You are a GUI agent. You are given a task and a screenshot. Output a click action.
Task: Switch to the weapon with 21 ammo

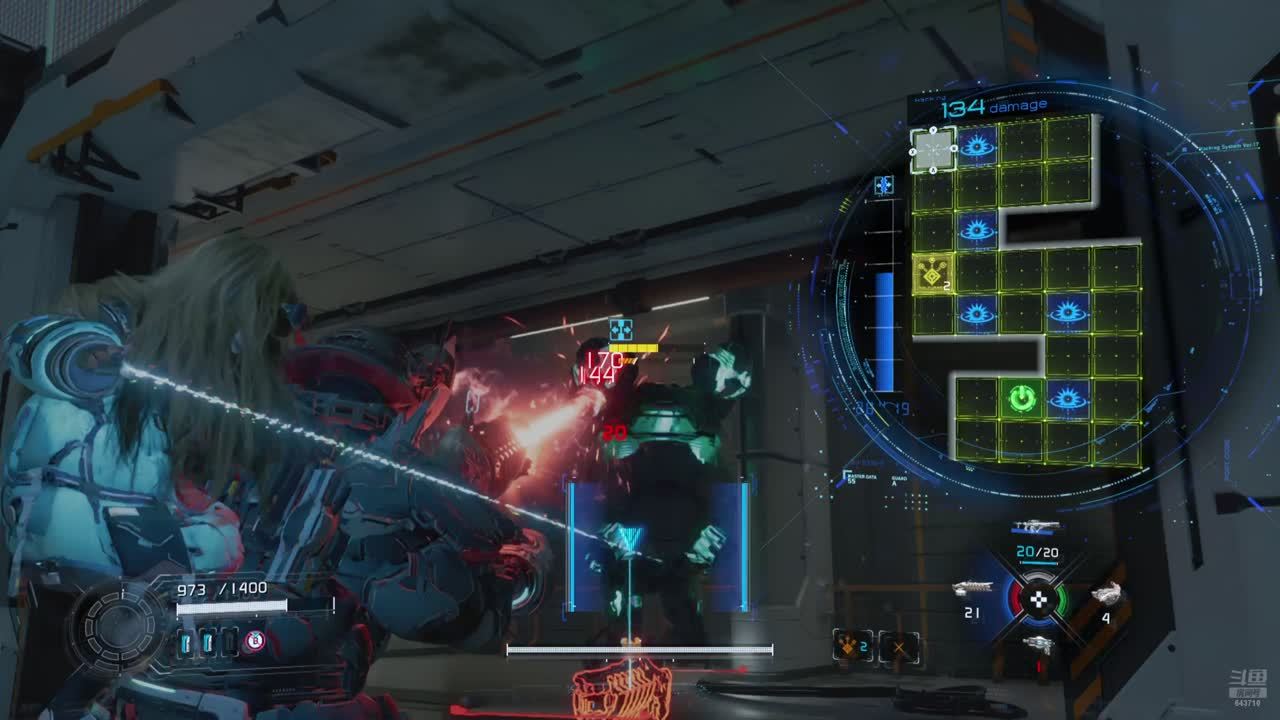[972, 589]
